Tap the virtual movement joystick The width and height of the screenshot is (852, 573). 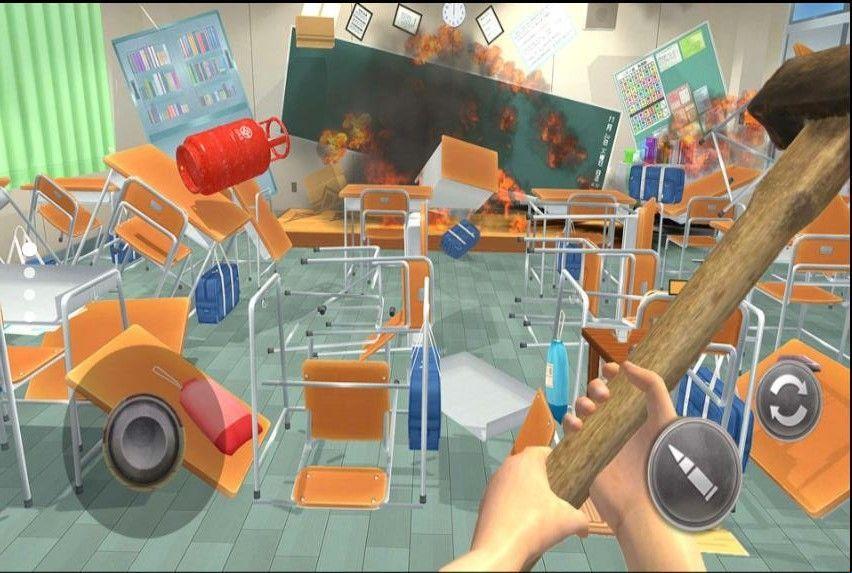click(143, 440)
